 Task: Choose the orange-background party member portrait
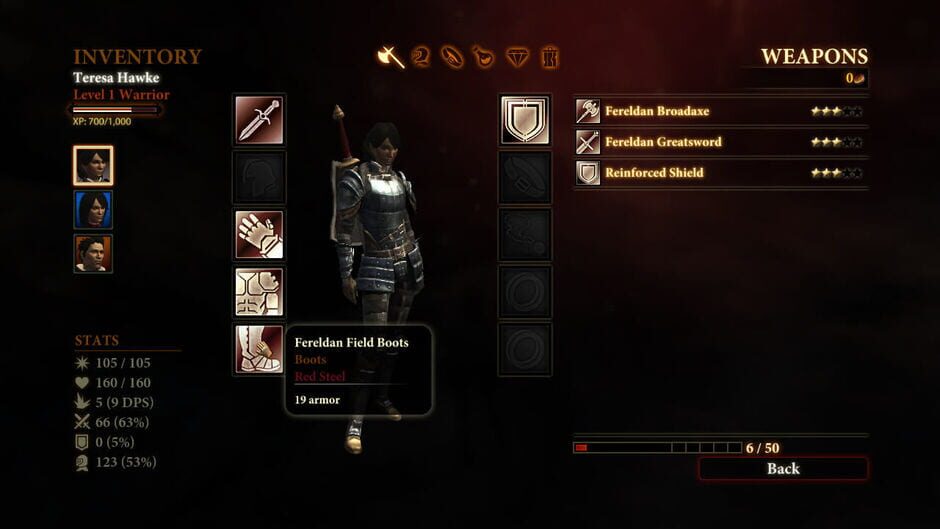pyautogui.click(x=93, y=254)
